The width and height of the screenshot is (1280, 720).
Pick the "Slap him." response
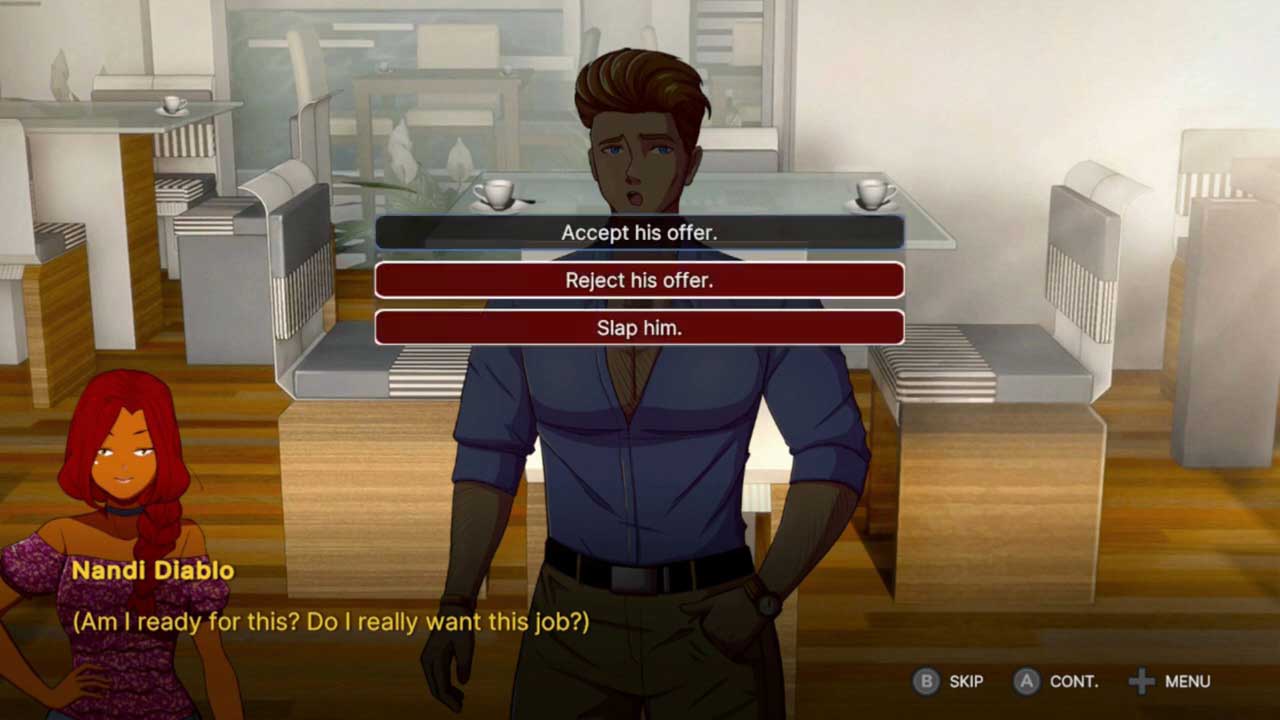[x=639, y=328]
